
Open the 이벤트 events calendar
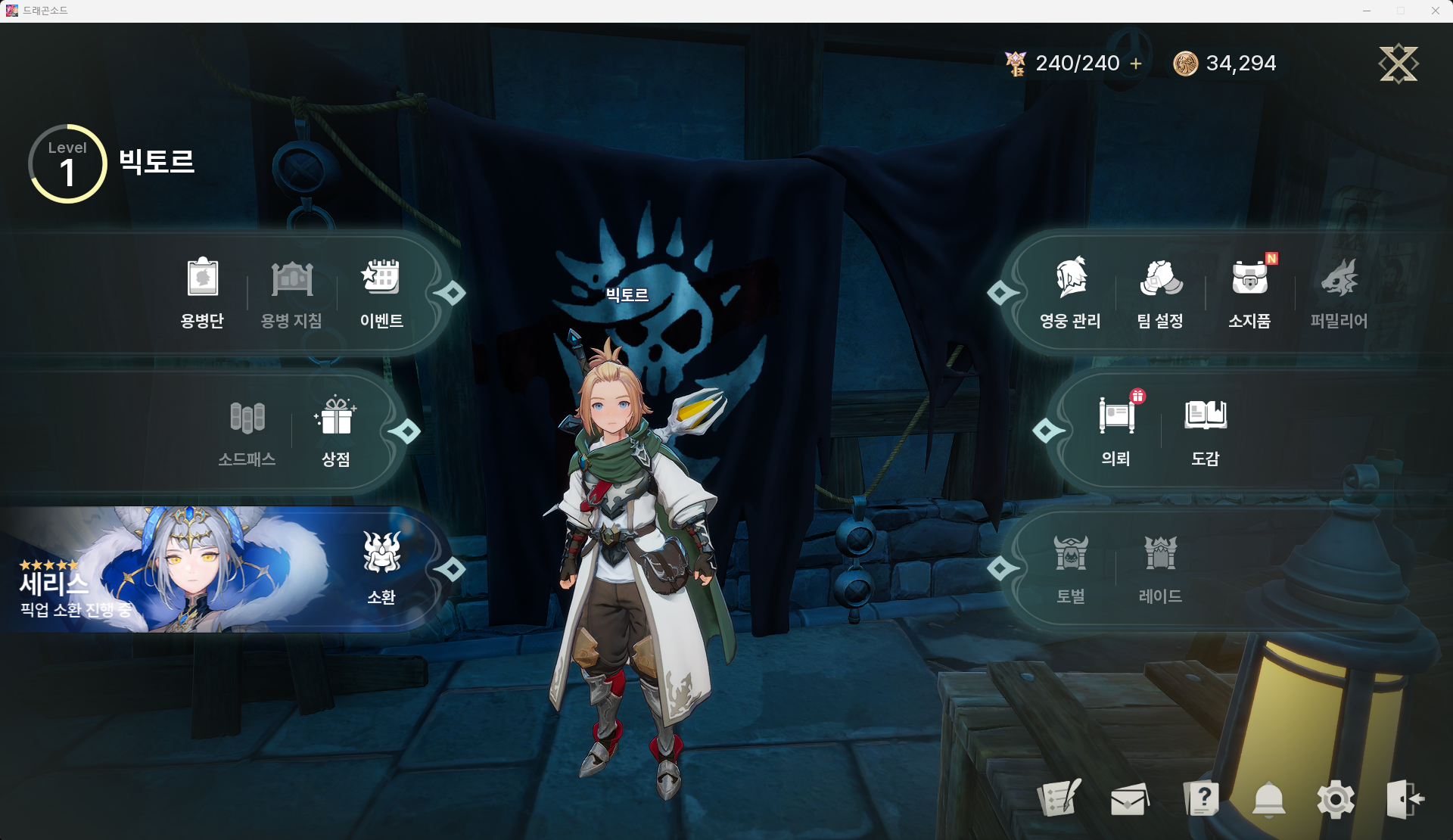381,293
